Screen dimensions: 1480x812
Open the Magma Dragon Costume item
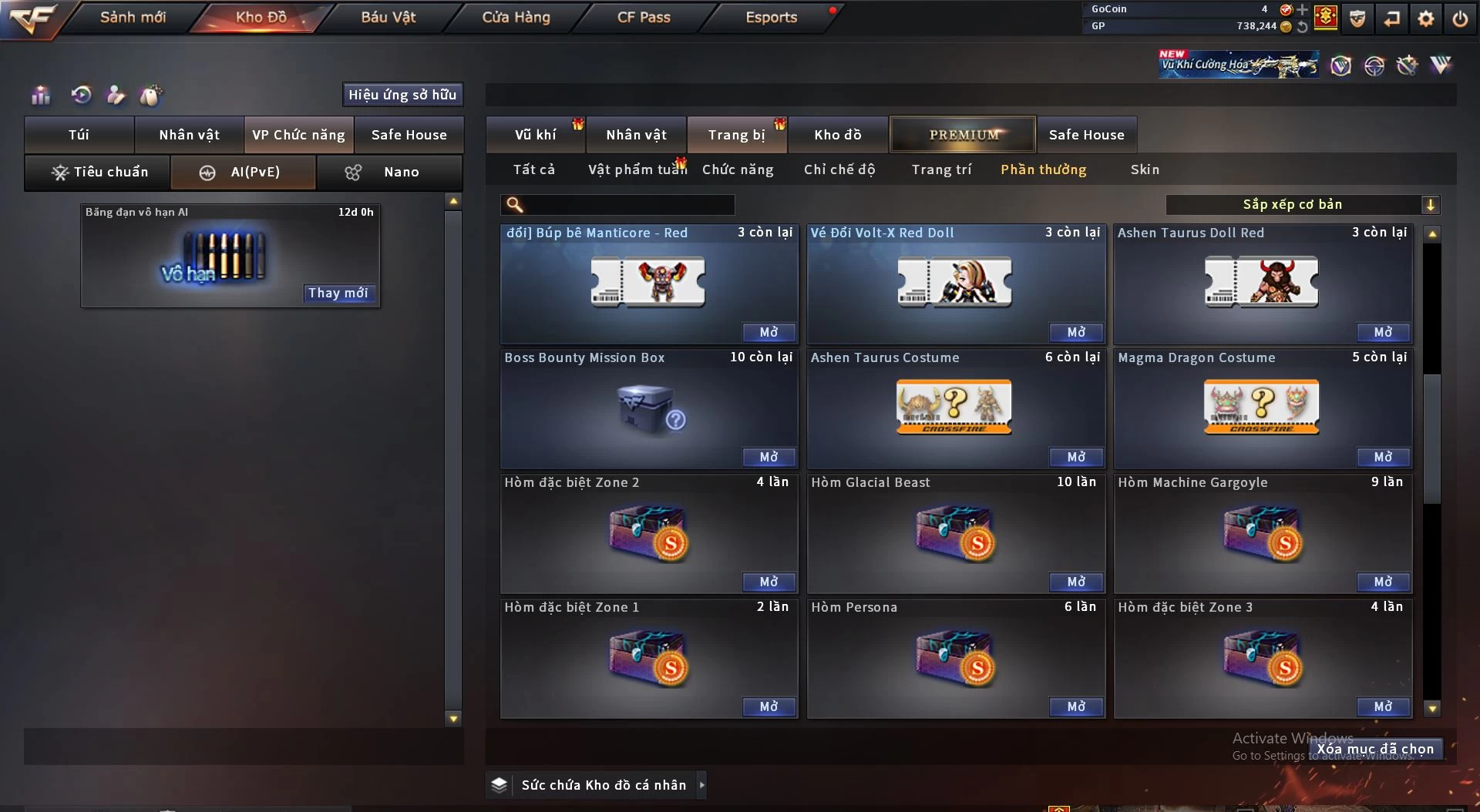[x=1383, y=457]
